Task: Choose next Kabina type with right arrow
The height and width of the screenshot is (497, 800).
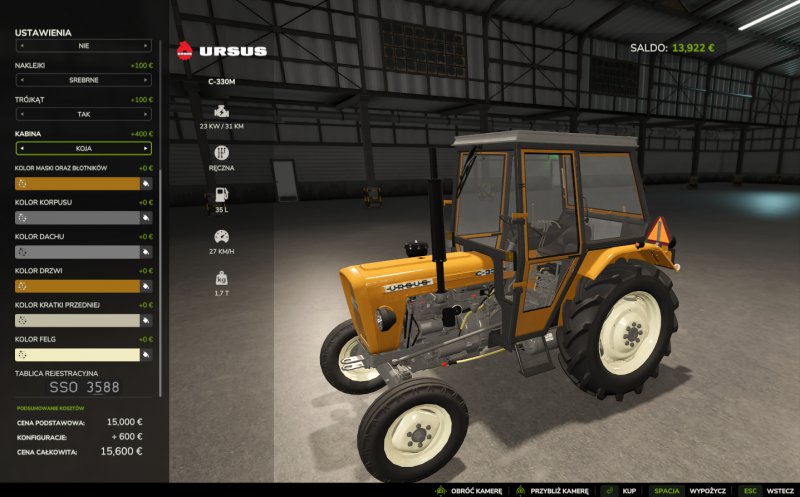Action: [x=145, y=148]
